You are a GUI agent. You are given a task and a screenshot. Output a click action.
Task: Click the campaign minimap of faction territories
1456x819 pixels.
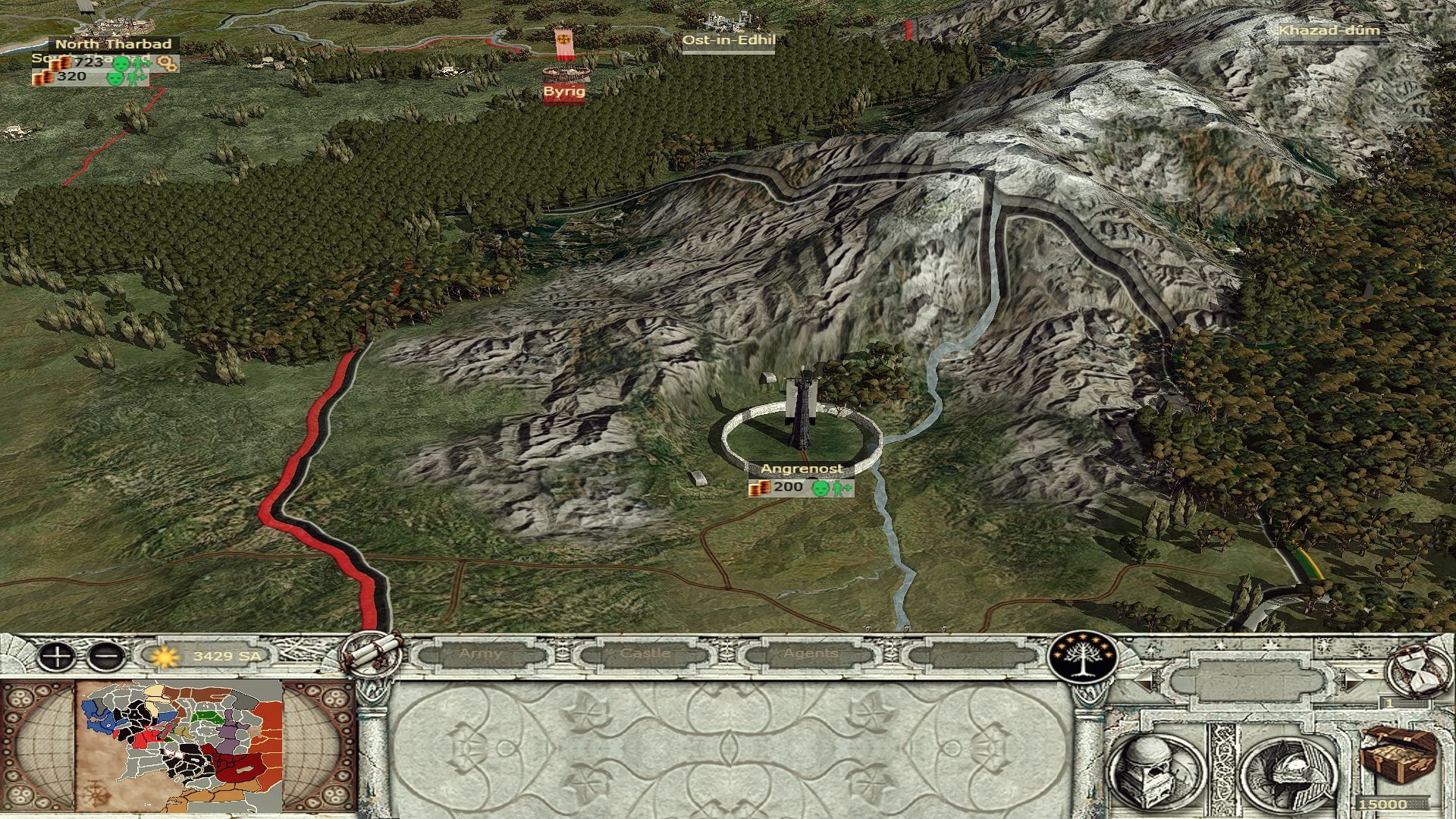(180, 747)
